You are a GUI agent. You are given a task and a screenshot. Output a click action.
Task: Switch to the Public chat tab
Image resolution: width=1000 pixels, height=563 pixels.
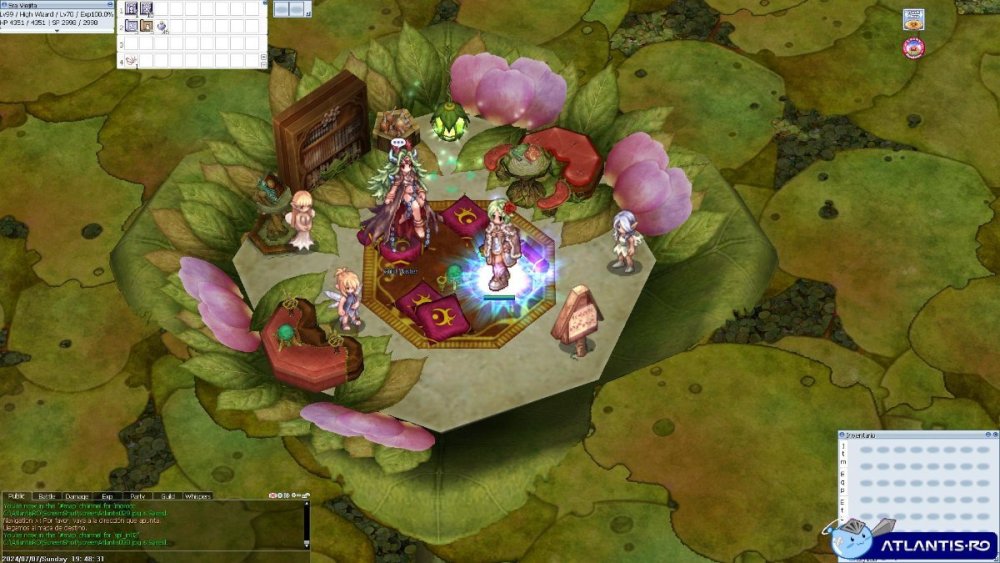pos(16,496)
